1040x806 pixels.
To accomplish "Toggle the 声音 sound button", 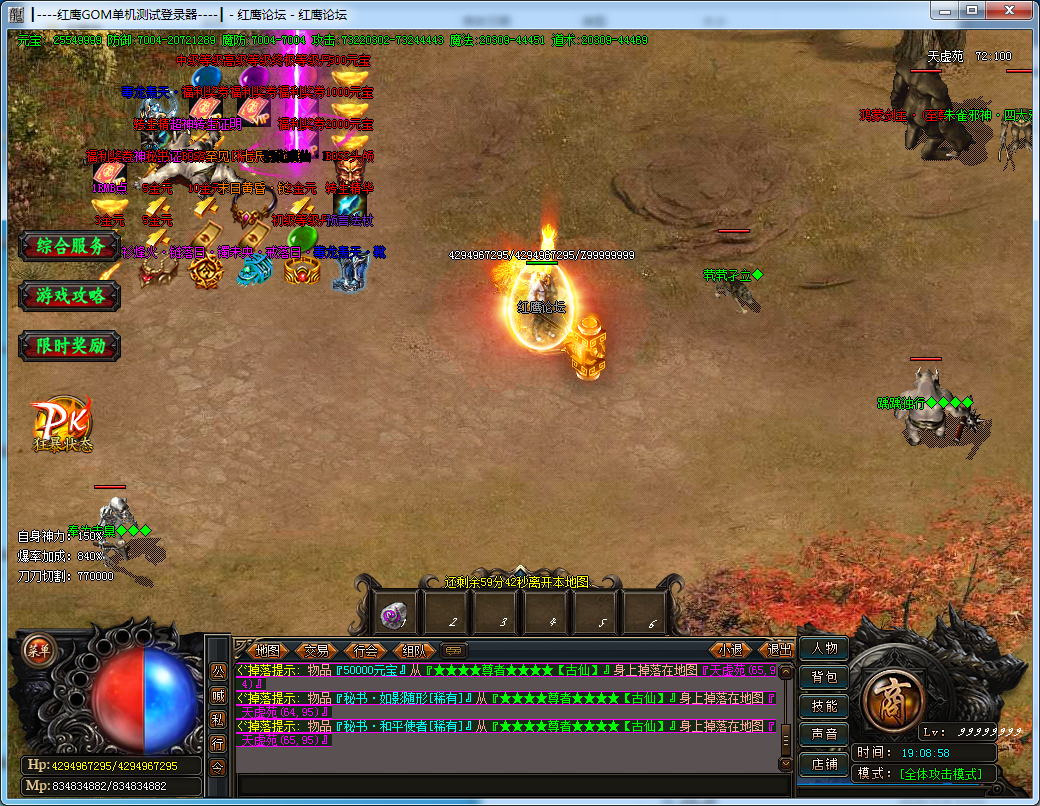I will pyautogui.click(x=824, y=735).
